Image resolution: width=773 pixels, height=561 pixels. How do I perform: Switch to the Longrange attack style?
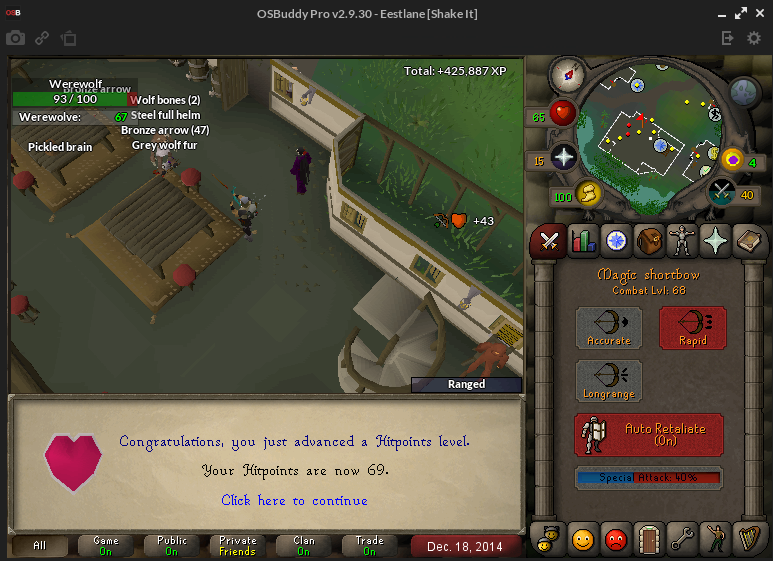(x=608, y=381)
